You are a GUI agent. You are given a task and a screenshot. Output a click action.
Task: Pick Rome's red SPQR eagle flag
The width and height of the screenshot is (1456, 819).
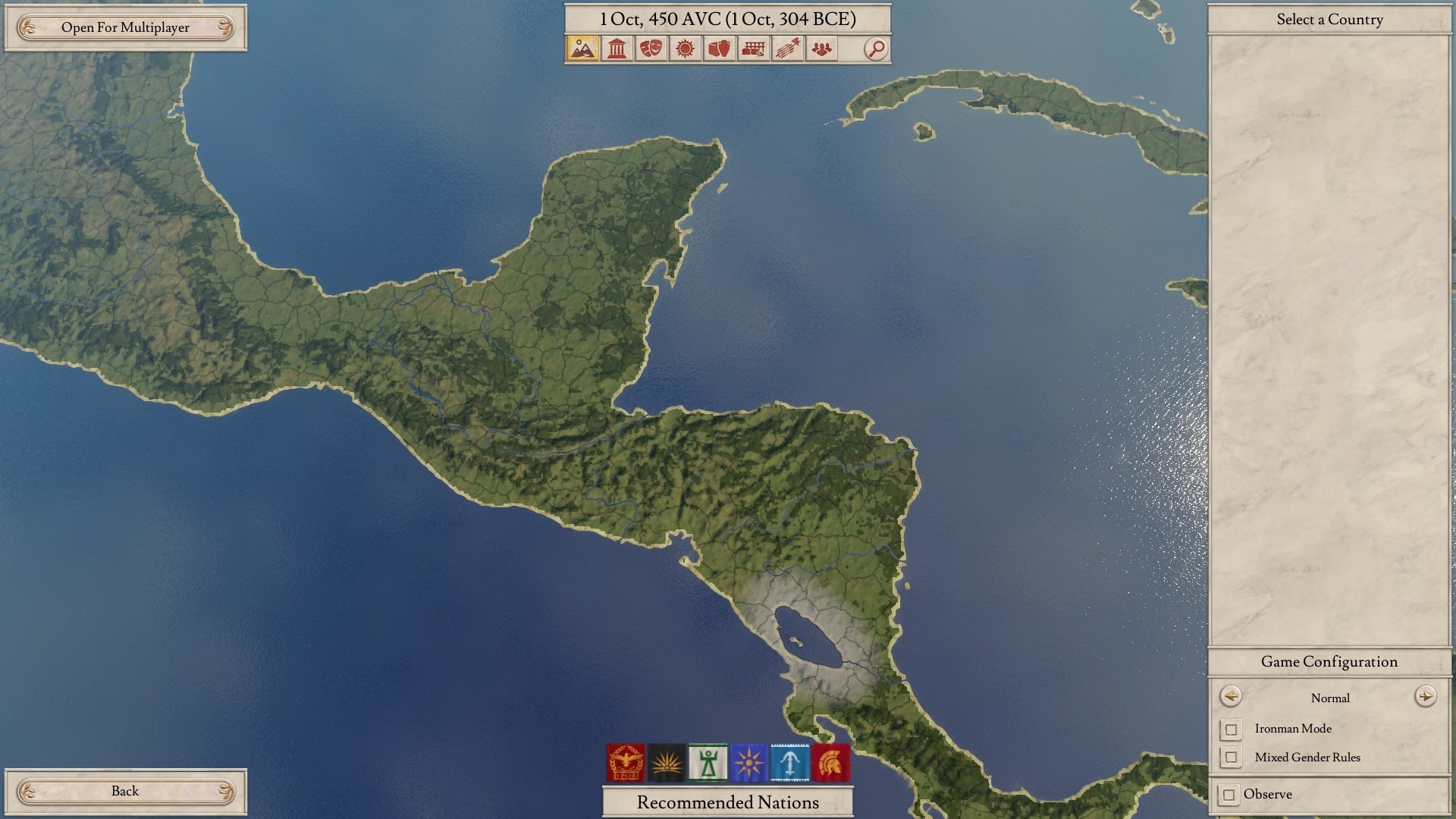[x=626, y=762]
